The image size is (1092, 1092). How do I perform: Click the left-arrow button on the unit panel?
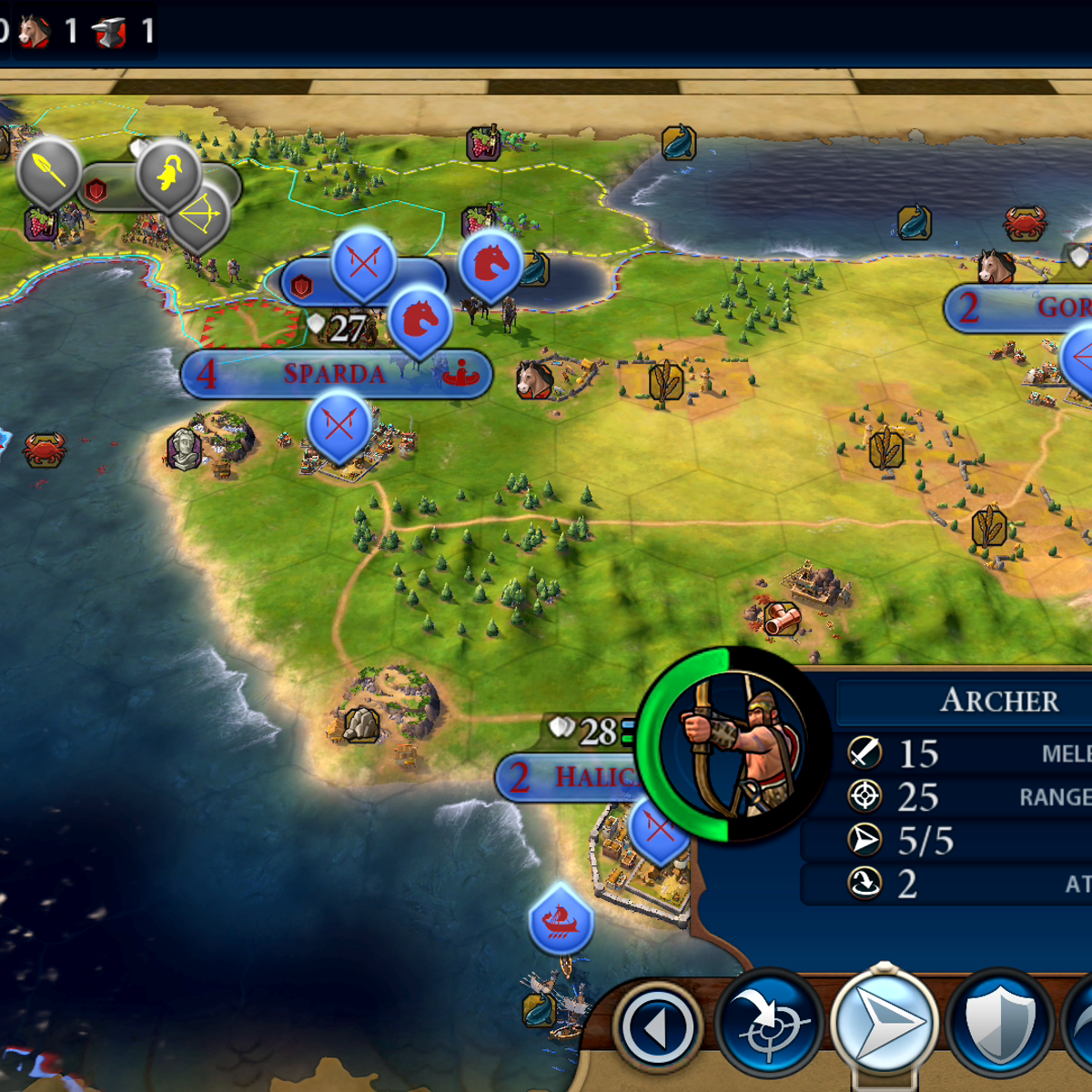[x=658, y=1026]
